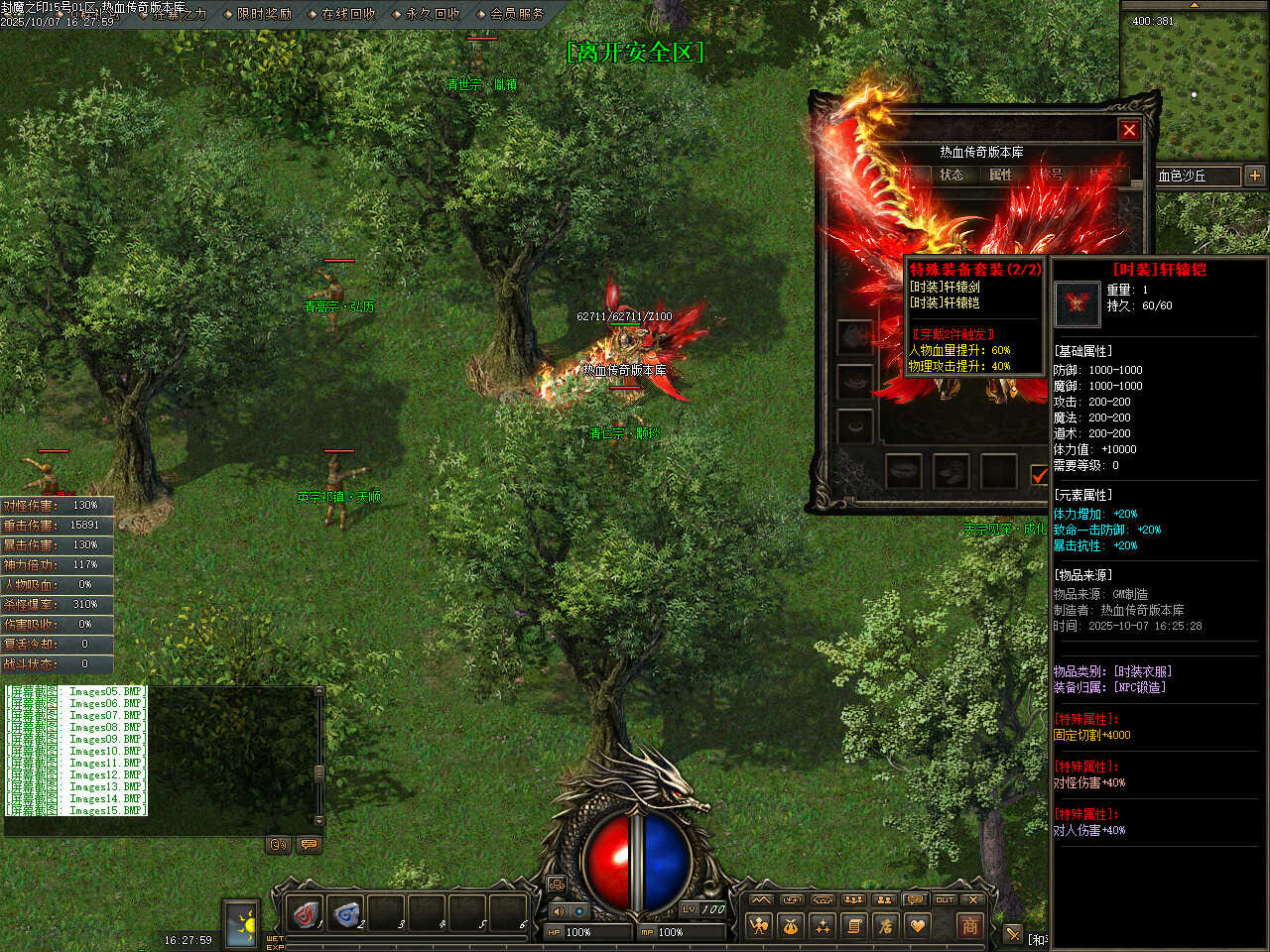
Task: Open the 永久回收 menu
Action: 433,14
